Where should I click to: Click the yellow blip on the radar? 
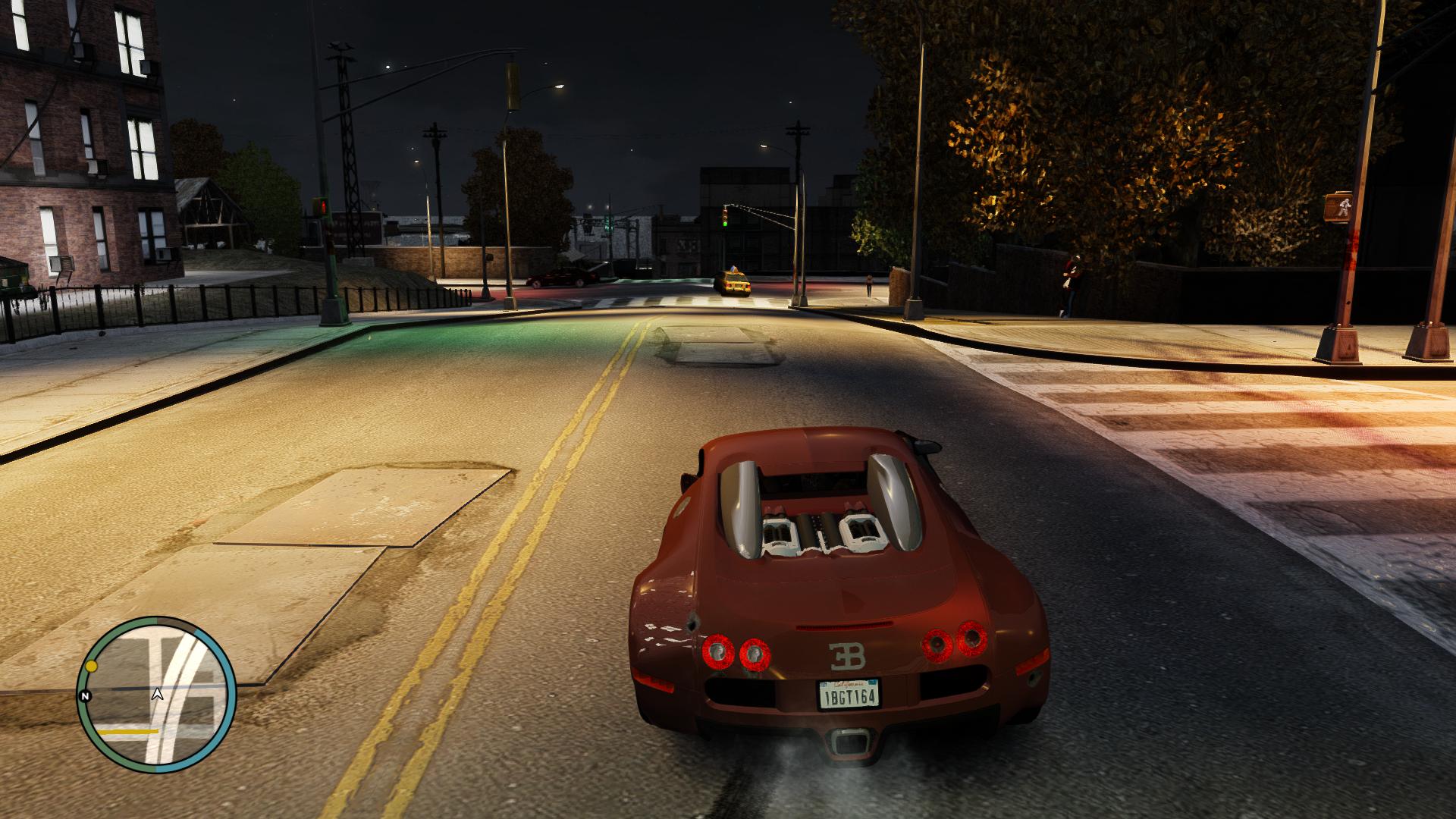92,666
